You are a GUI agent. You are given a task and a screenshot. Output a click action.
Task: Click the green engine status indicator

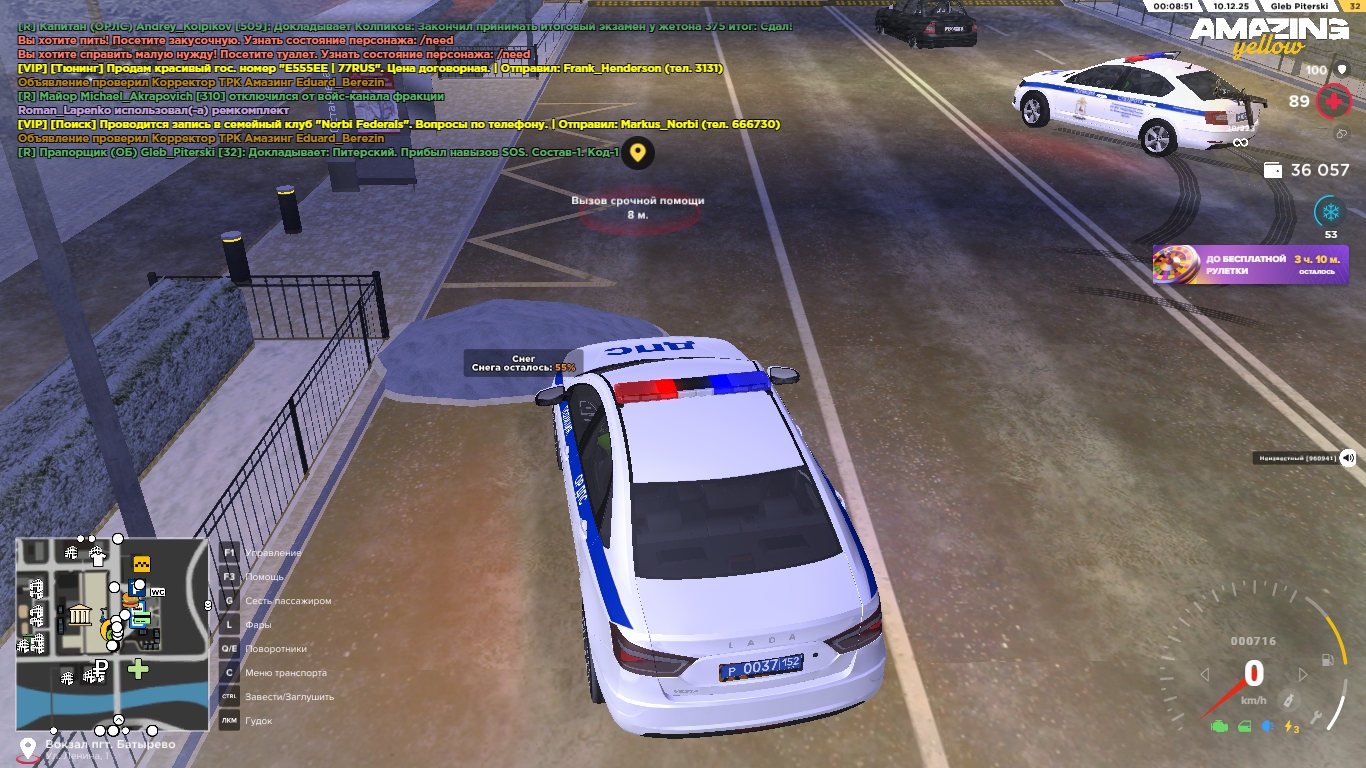point(1219,726)
